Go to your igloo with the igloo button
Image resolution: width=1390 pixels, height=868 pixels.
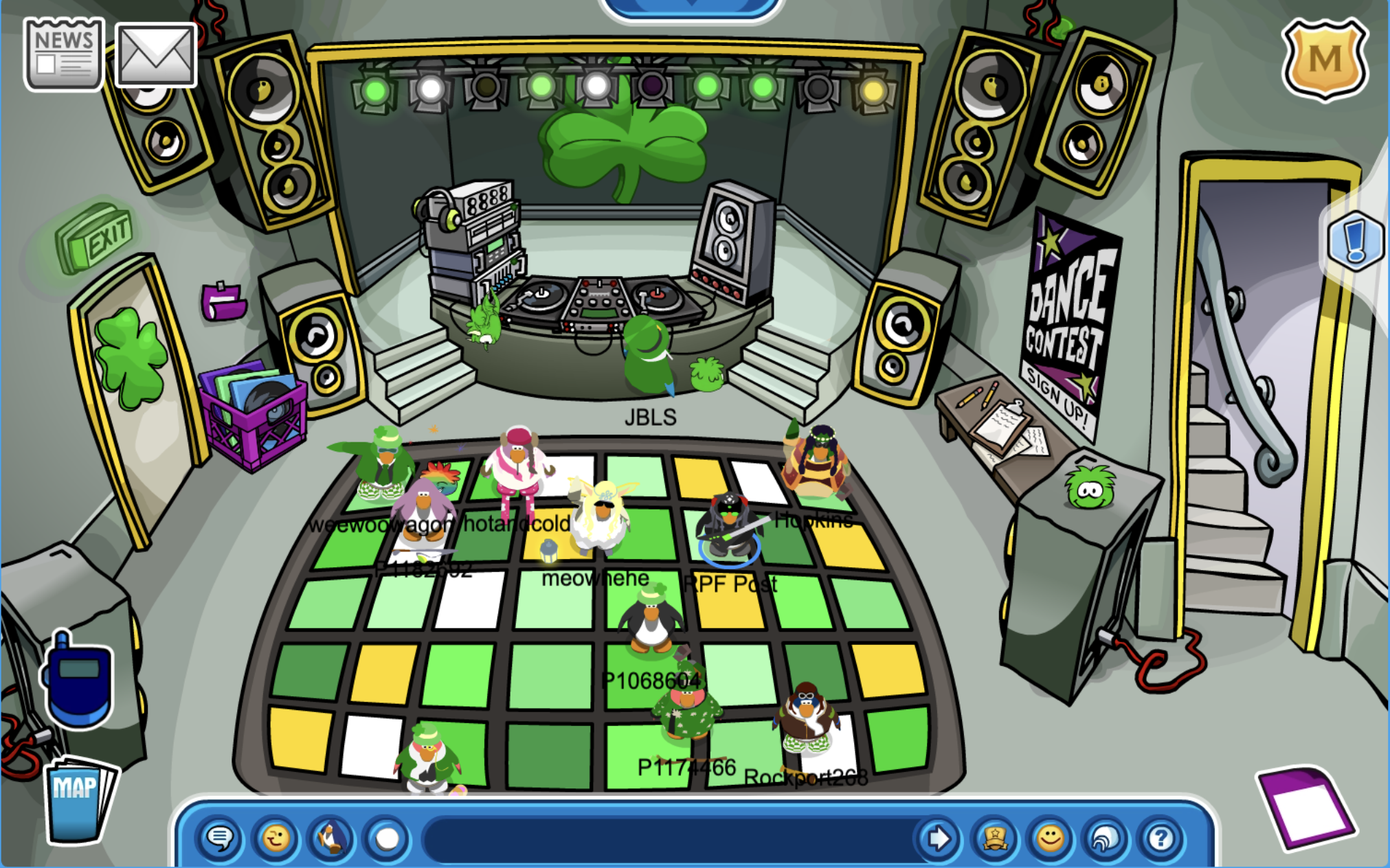tap(1106, 838)
